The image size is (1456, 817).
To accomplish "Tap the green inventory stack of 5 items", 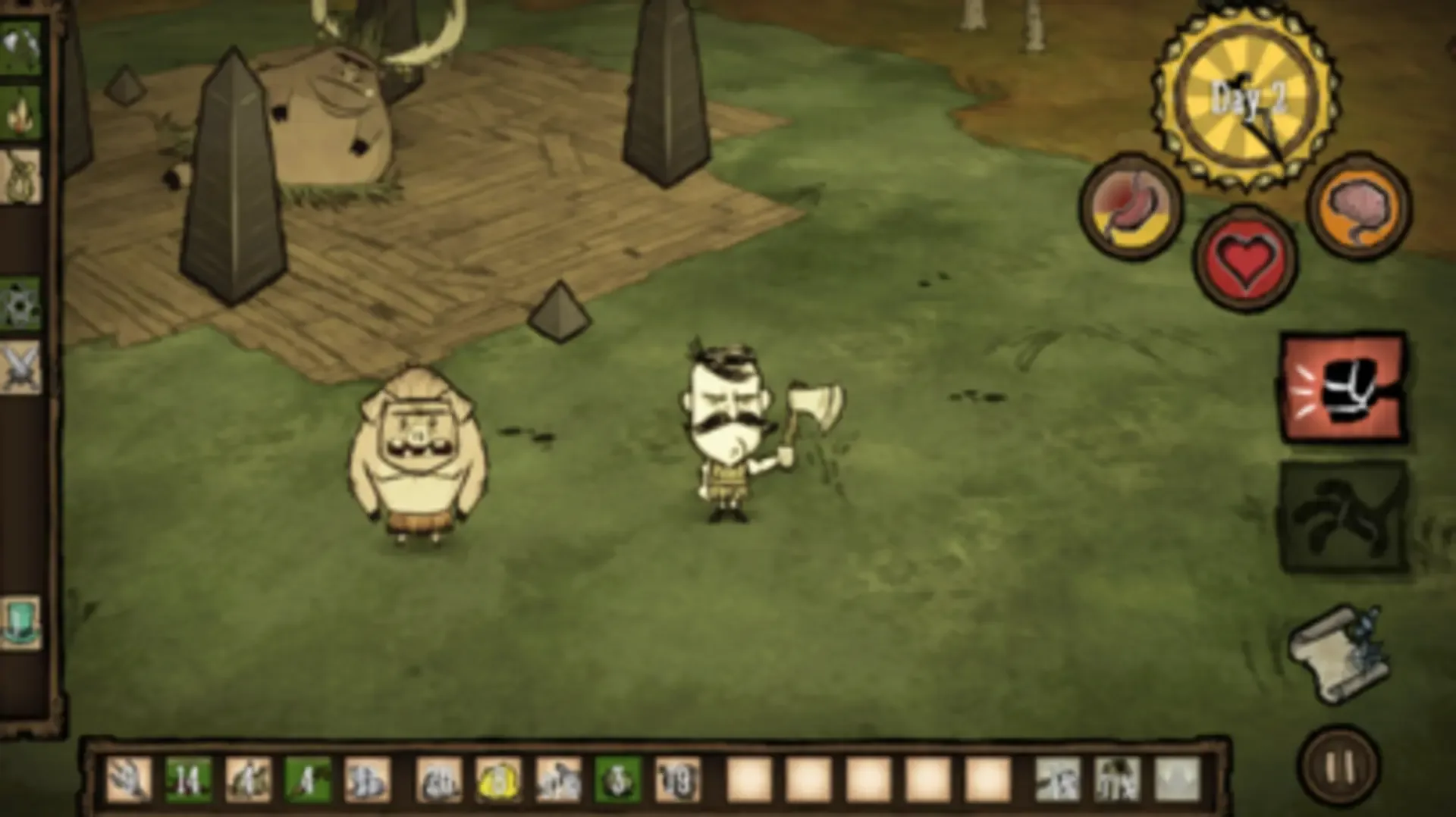I will tap(616, 781).
